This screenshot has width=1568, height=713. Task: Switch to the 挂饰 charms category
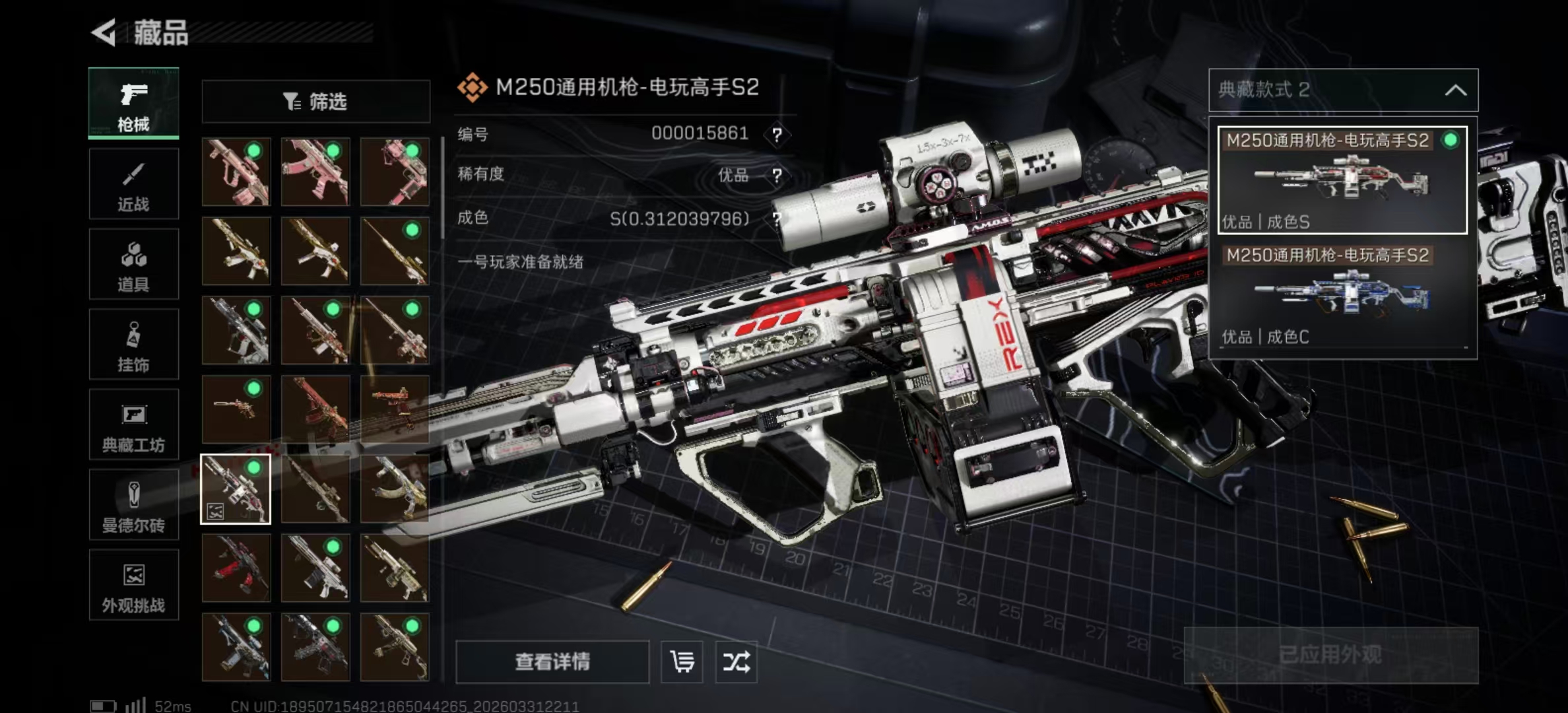point(133,345)
